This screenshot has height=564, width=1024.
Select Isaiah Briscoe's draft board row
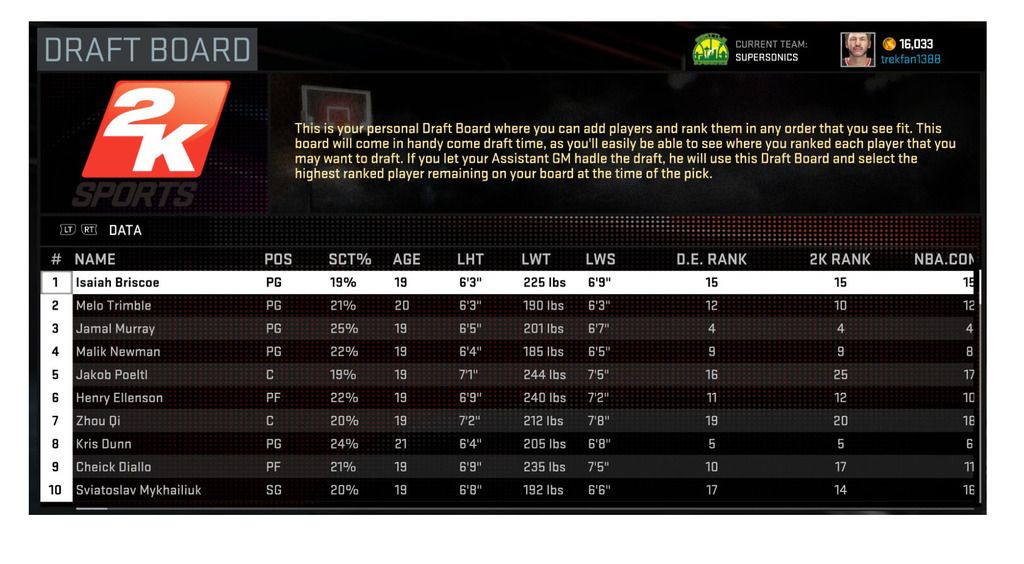tap(117, 283)
